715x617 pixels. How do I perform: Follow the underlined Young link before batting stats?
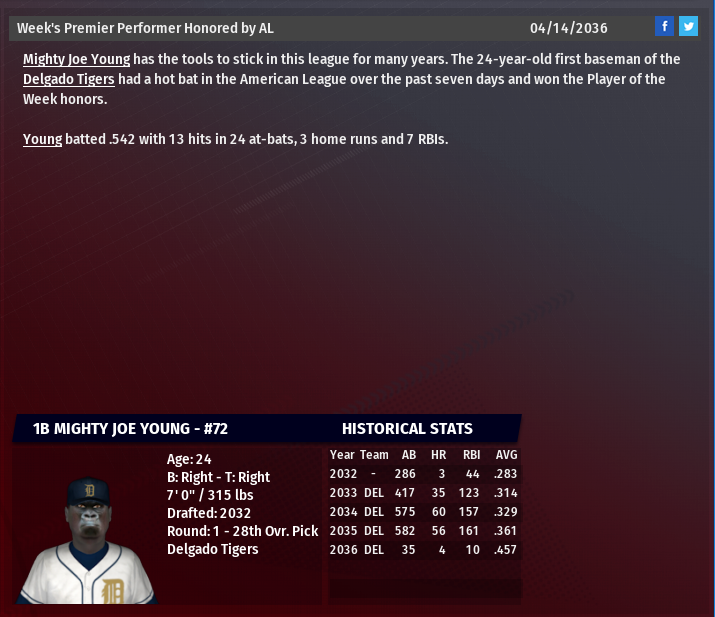(x=42, y=139)
